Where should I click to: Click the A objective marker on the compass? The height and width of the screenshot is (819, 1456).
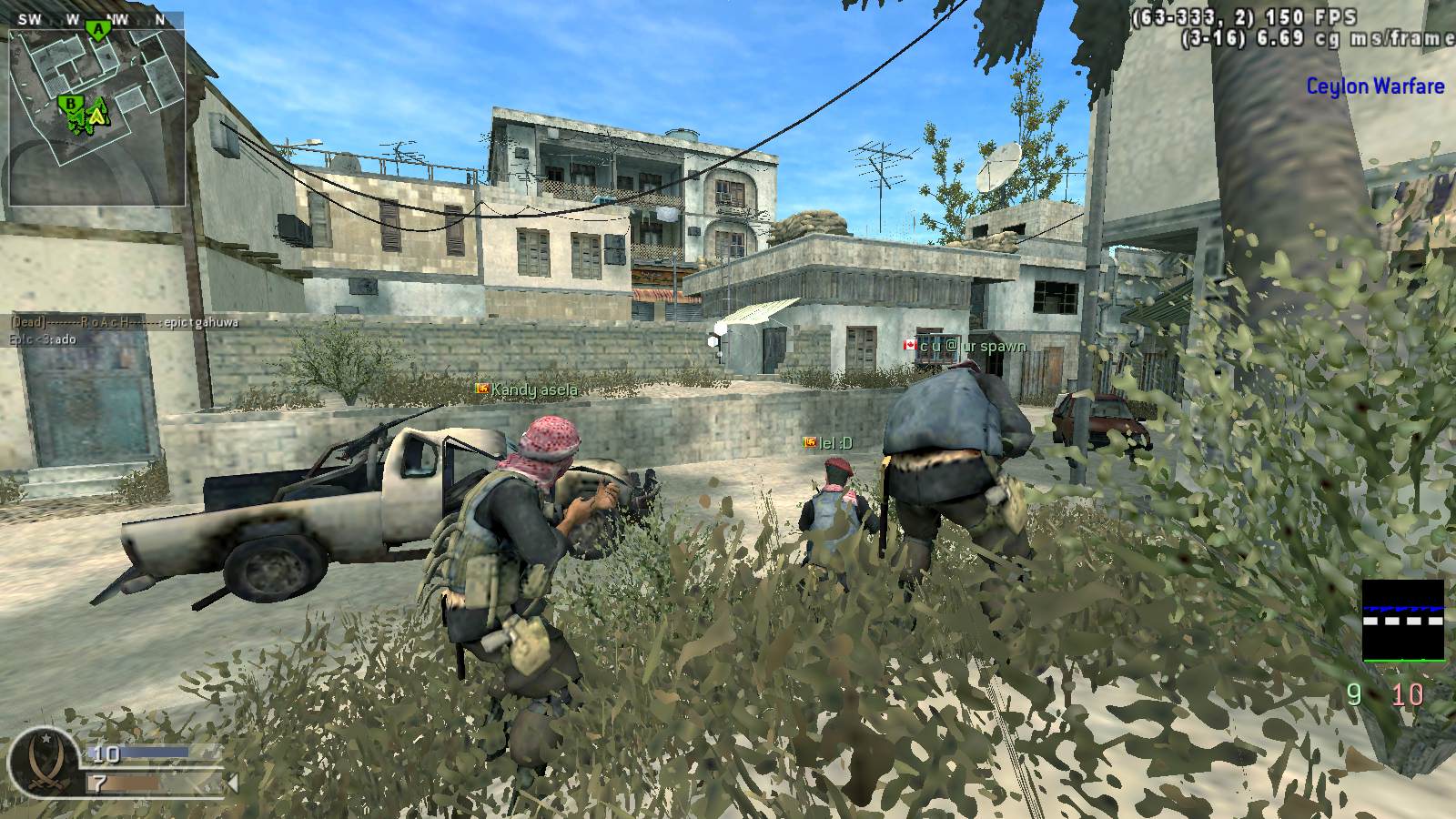96,28
